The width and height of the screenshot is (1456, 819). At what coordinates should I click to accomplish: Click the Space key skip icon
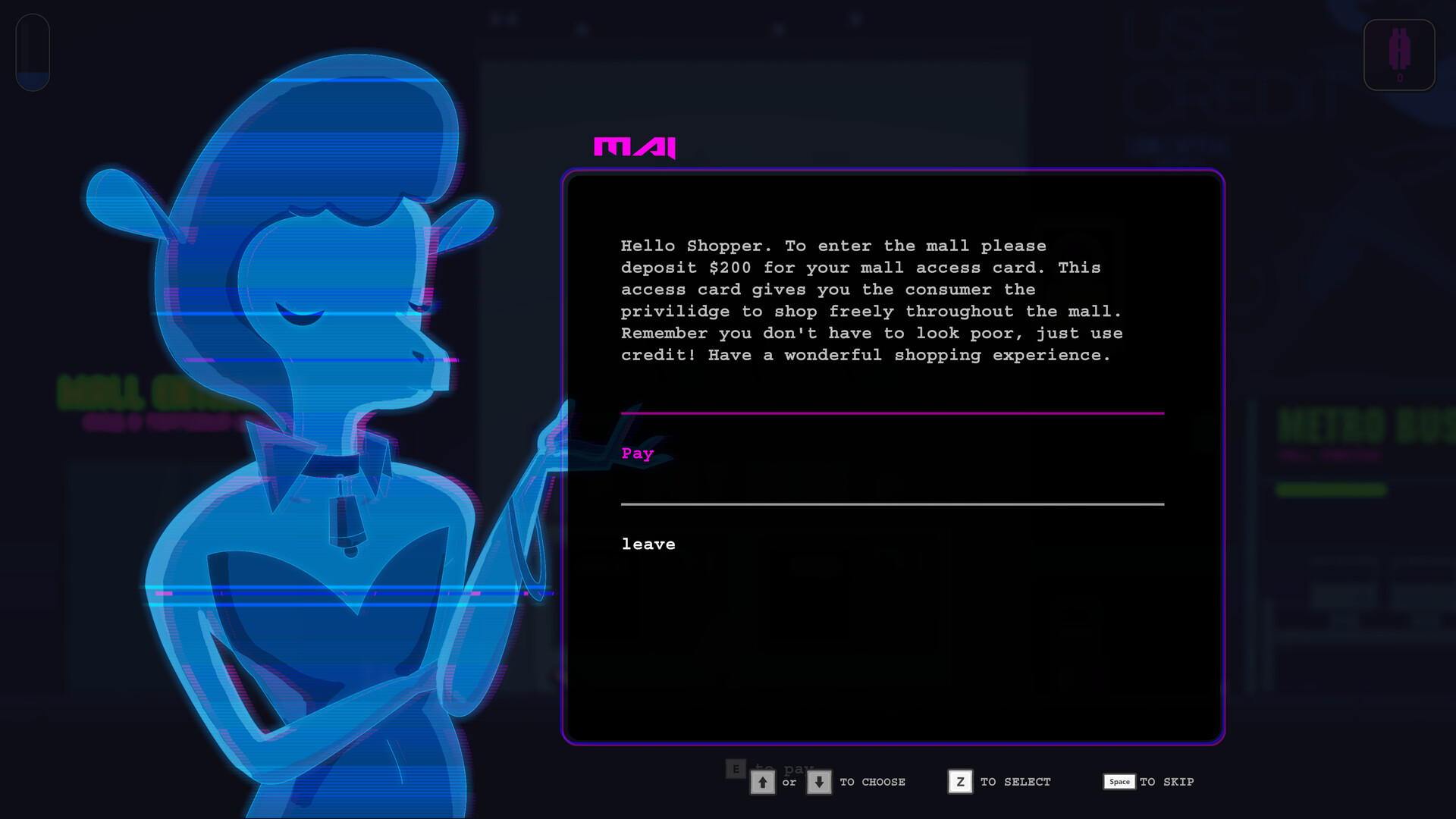point(1119,782)
